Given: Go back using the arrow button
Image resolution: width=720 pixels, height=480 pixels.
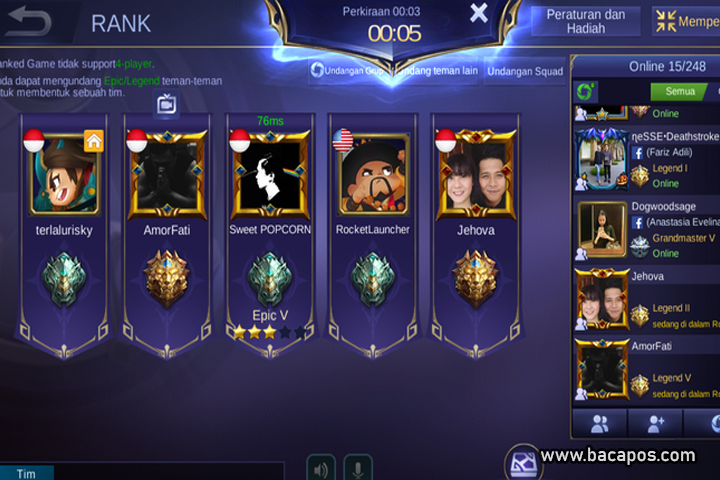Looking at the screenshot, I should click(x=30, y=22).
